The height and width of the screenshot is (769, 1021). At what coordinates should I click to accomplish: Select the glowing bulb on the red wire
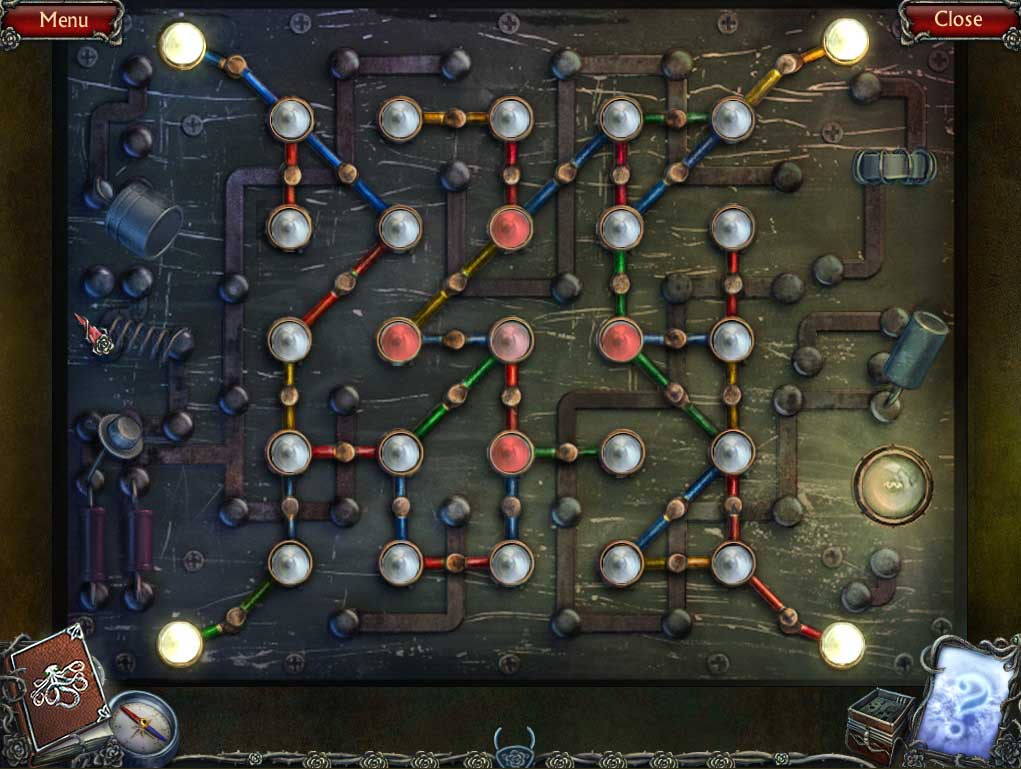point(842,643)
